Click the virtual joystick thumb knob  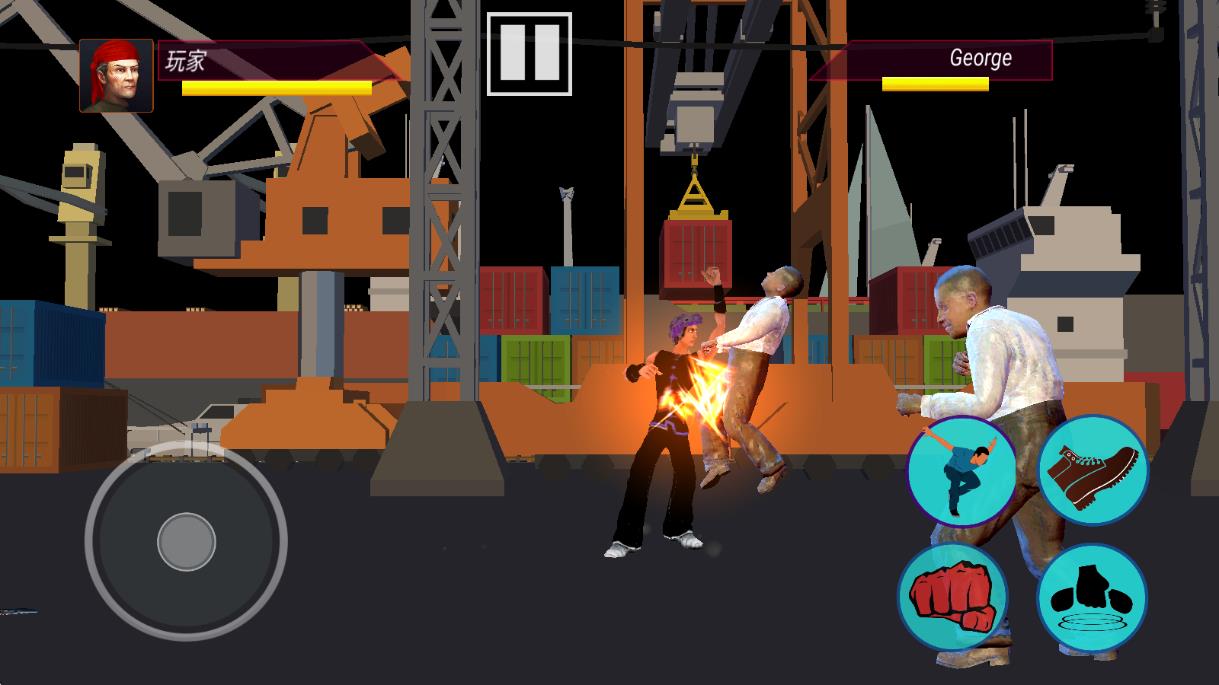click(x=186, y=541)
